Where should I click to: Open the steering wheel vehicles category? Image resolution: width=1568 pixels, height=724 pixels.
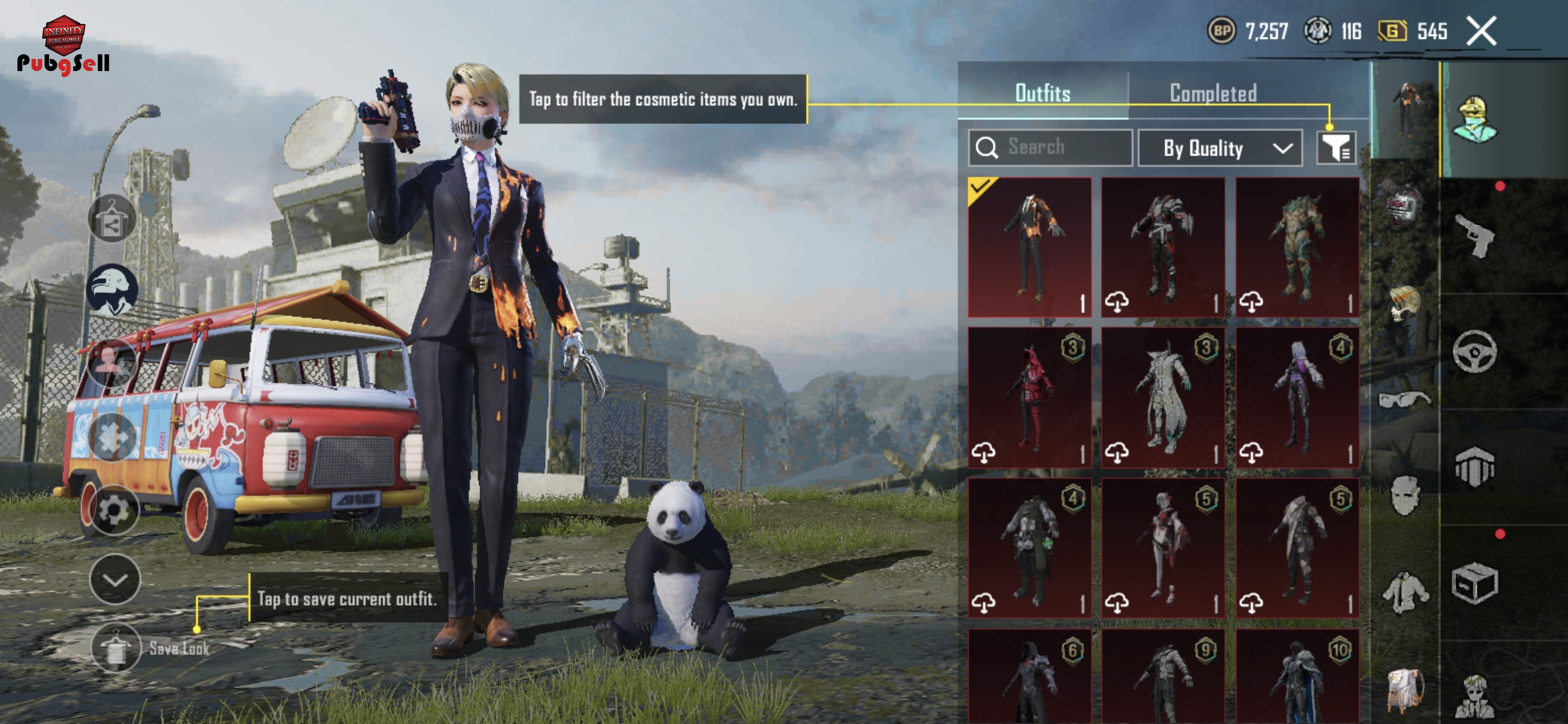[x=1475, y=351]
